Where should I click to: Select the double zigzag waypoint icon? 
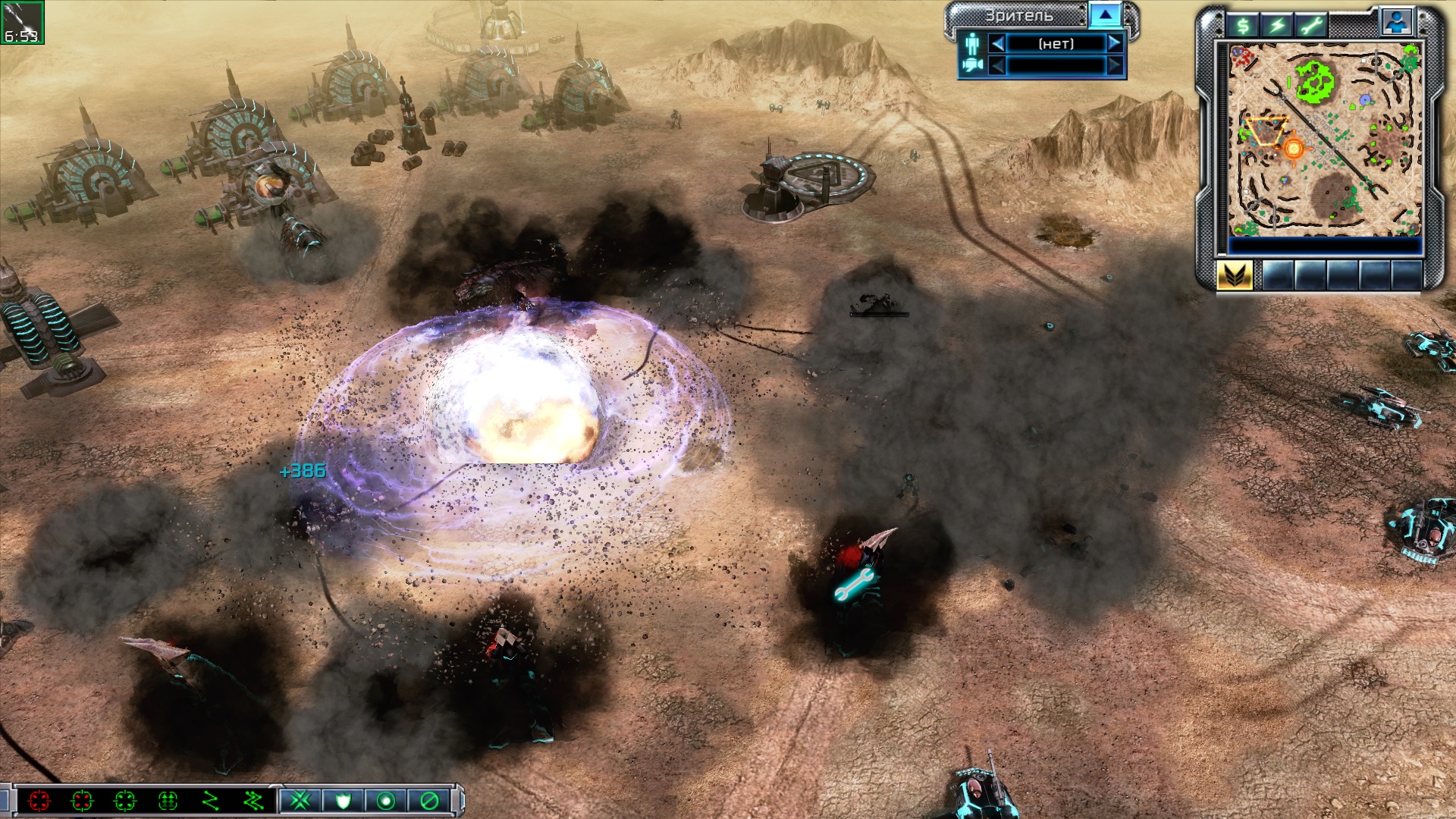pyautogui.click(x=253, y=801)
